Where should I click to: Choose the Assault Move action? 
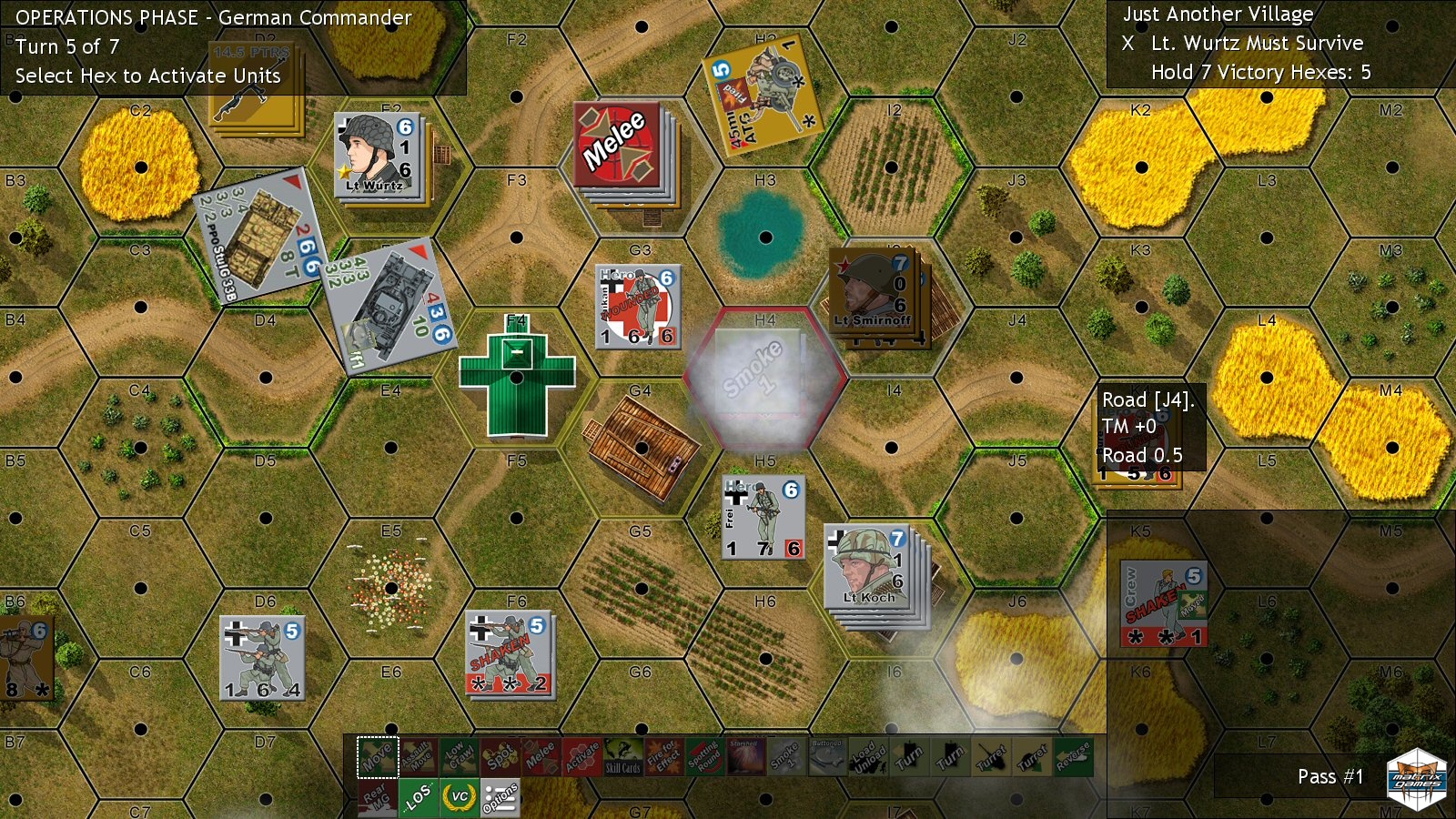pos(419,757)
